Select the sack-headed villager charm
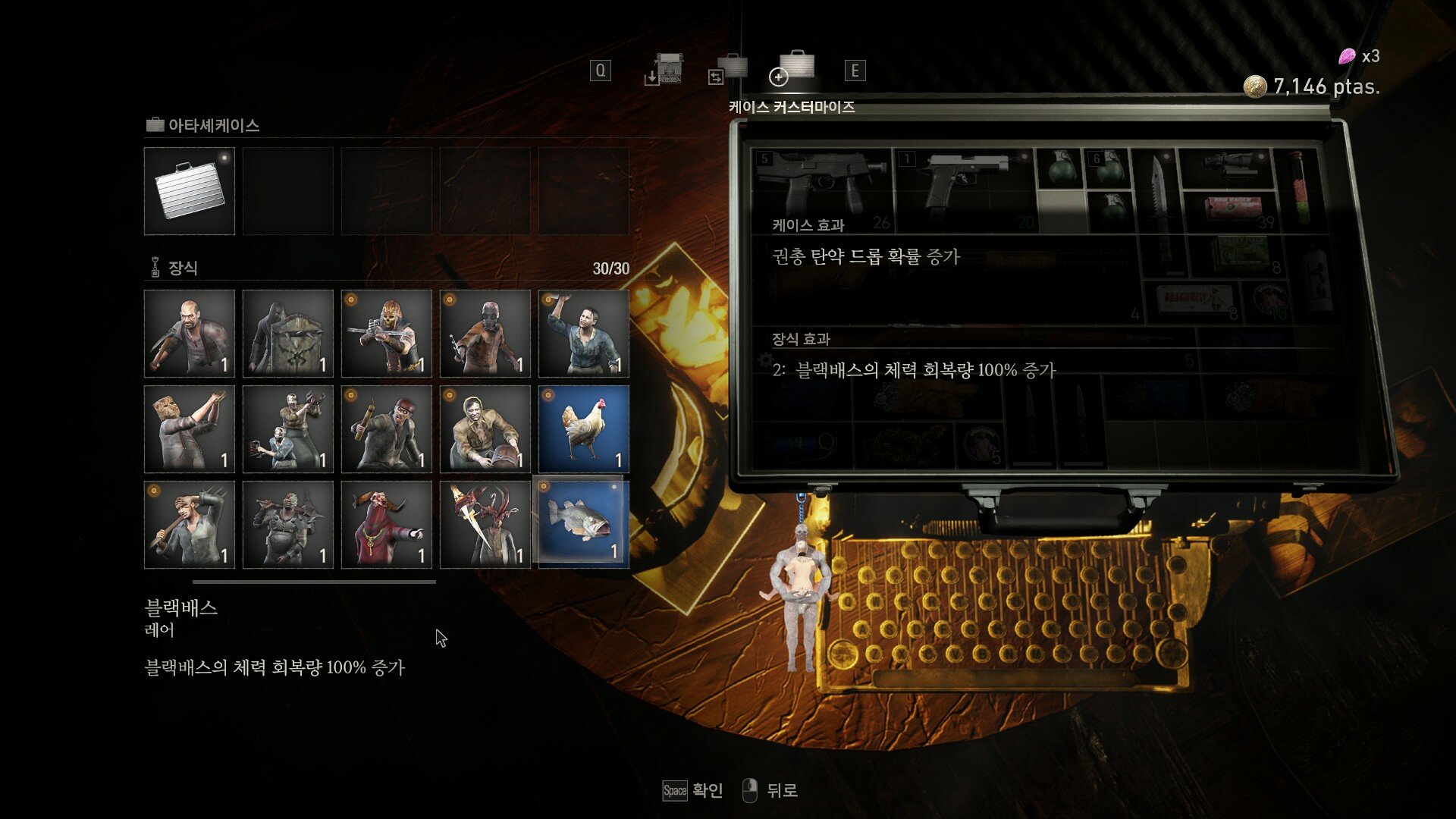Viewport: 1456px width, 819px height. point(190,429)
